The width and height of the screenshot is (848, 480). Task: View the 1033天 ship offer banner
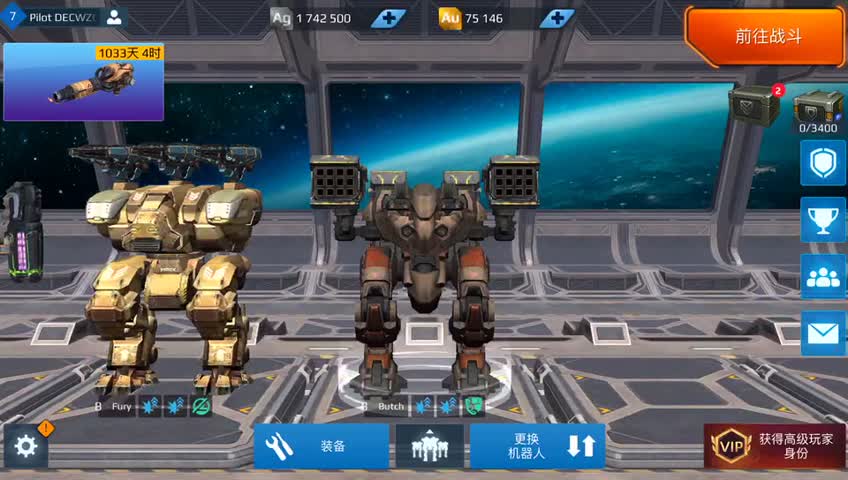click(83, 81)
